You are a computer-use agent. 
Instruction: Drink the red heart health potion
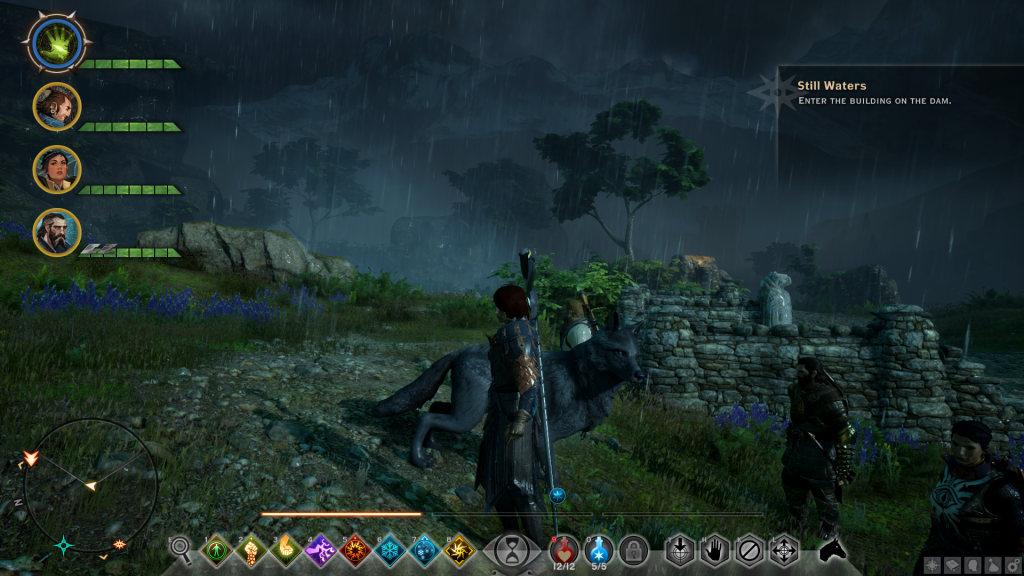[x=562, y=548]
